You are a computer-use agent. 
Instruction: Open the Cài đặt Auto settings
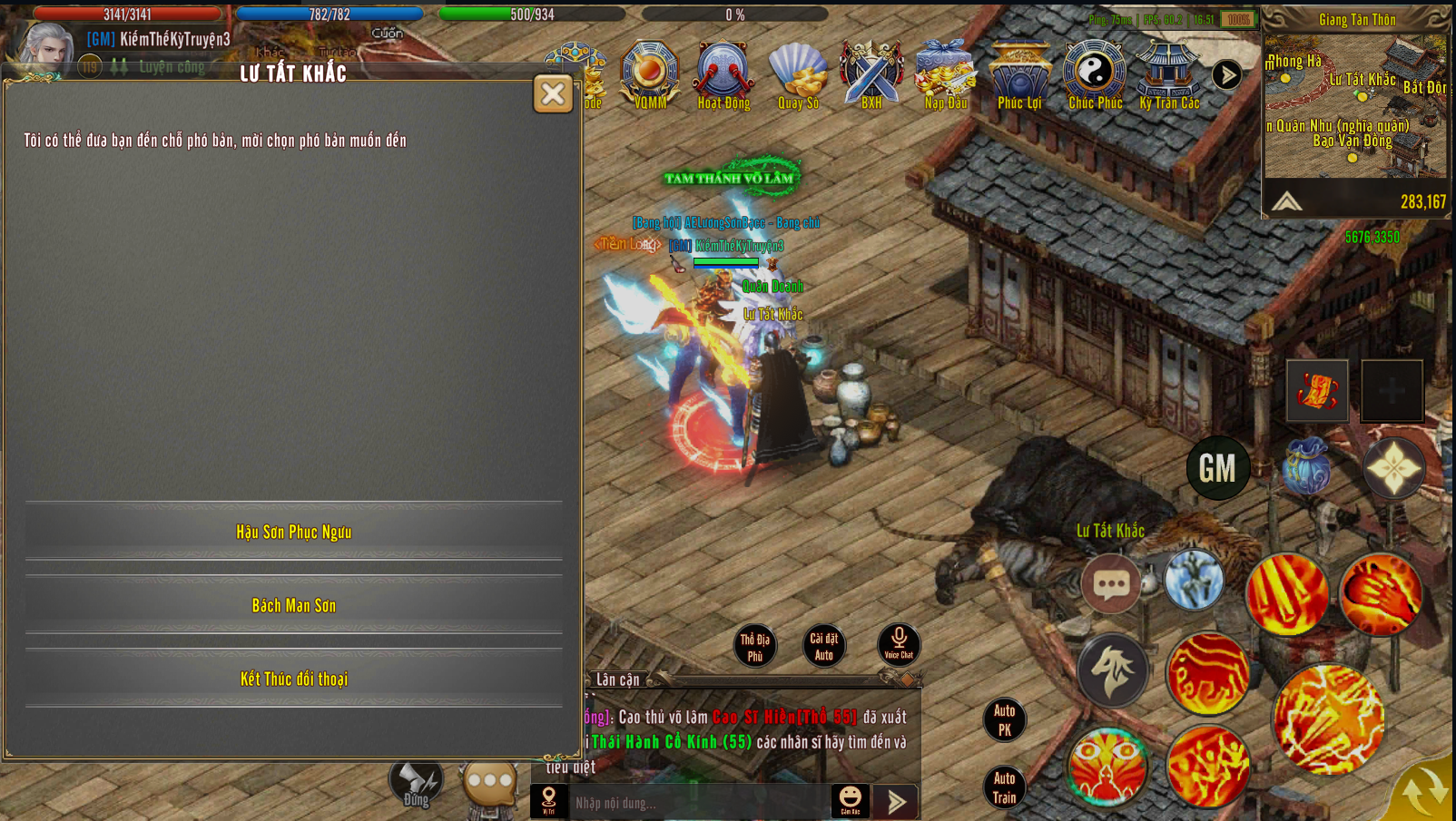pyautogui.click(x=824, y=646)
